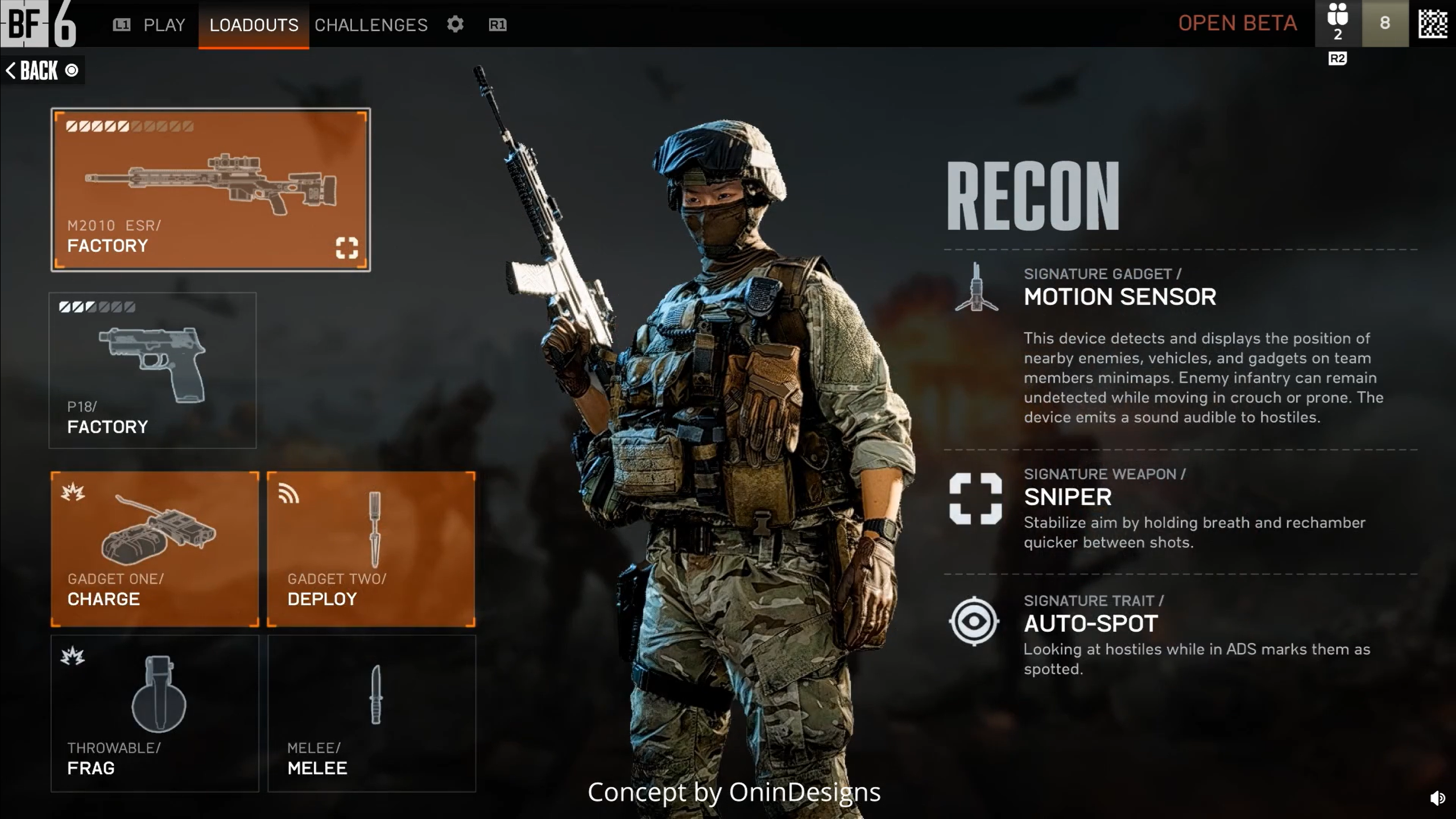The height and width of the screenshot is (819, 1456).
Task: Choose the MELEE knife slot
Action: click(x=371, y=713)
